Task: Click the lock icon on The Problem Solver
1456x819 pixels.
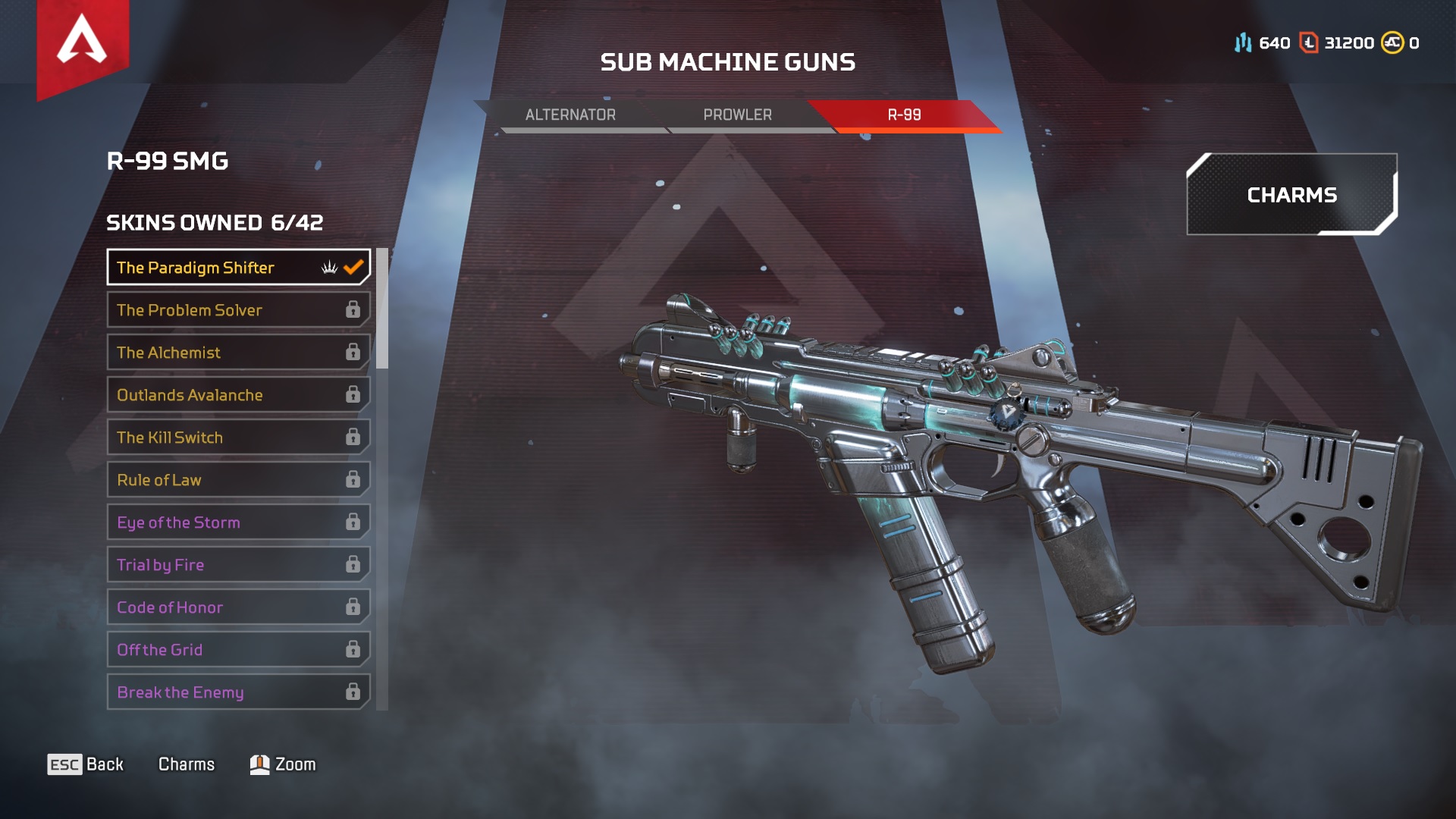Action: click(353, 309)
